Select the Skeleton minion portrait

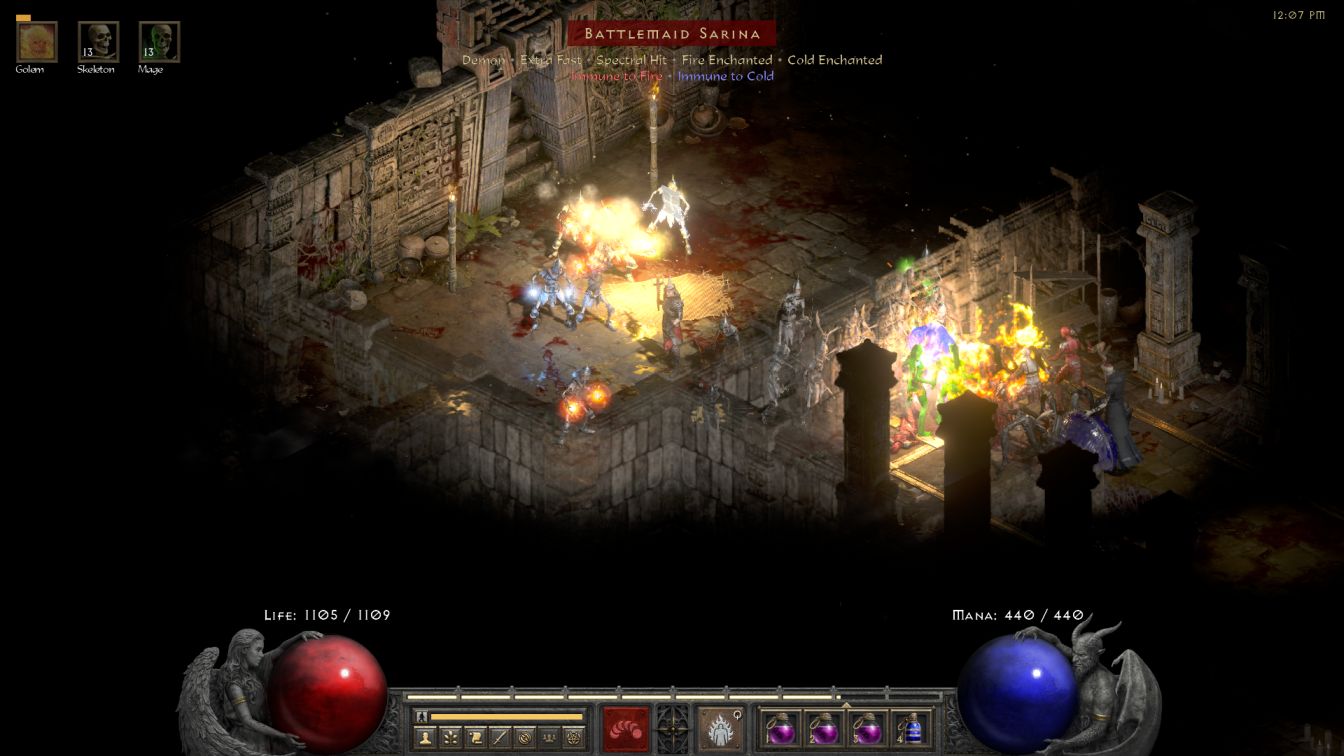point(98,42)
